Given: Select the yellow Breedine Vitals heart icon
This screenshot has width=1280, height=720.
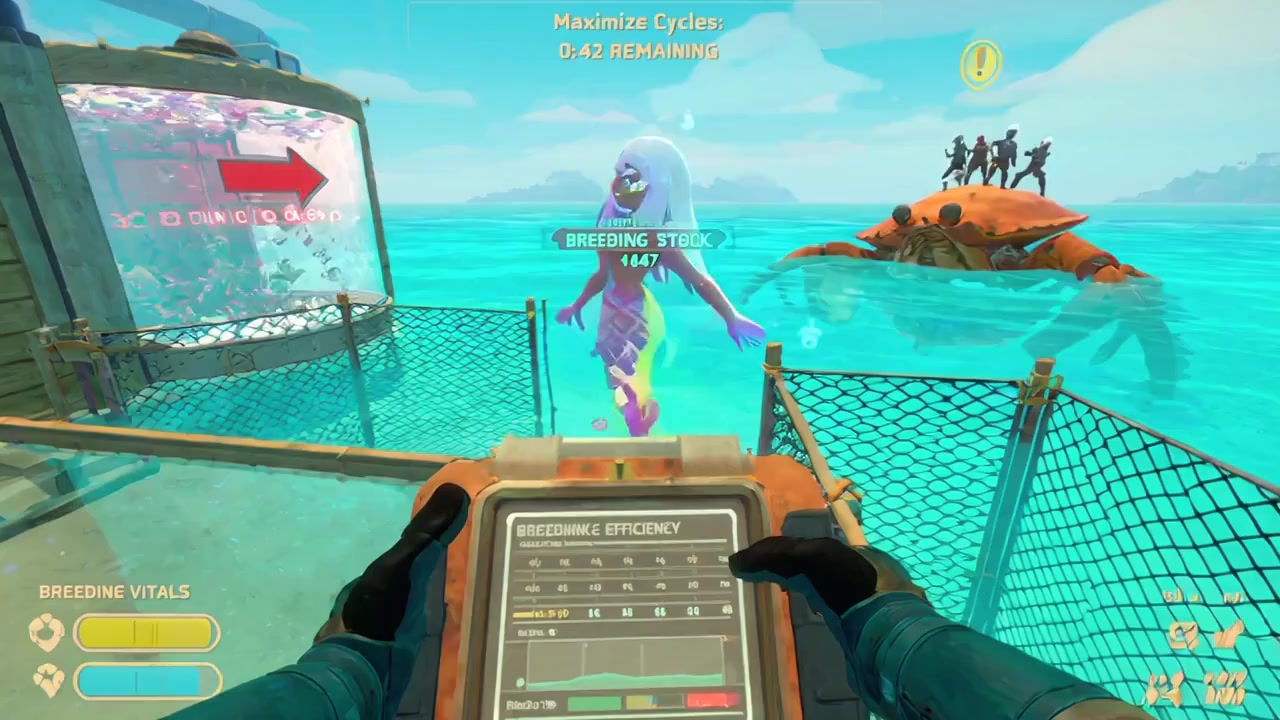Looking at the screenshot, I should (x=48, y=633).
